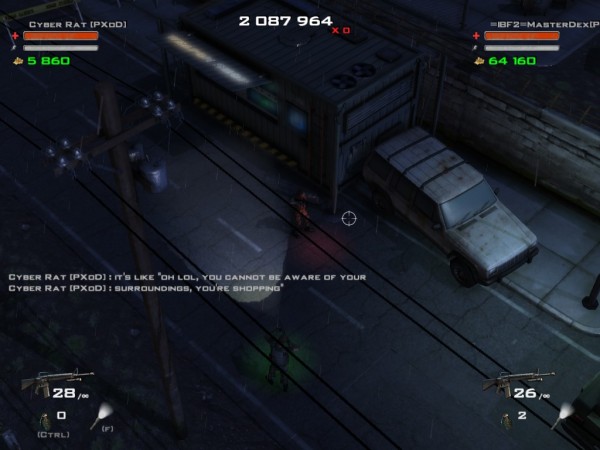Screen dimensions: 600x450
Task: Click the grenade icon showing count 2
Action: [x=503, y=416]
